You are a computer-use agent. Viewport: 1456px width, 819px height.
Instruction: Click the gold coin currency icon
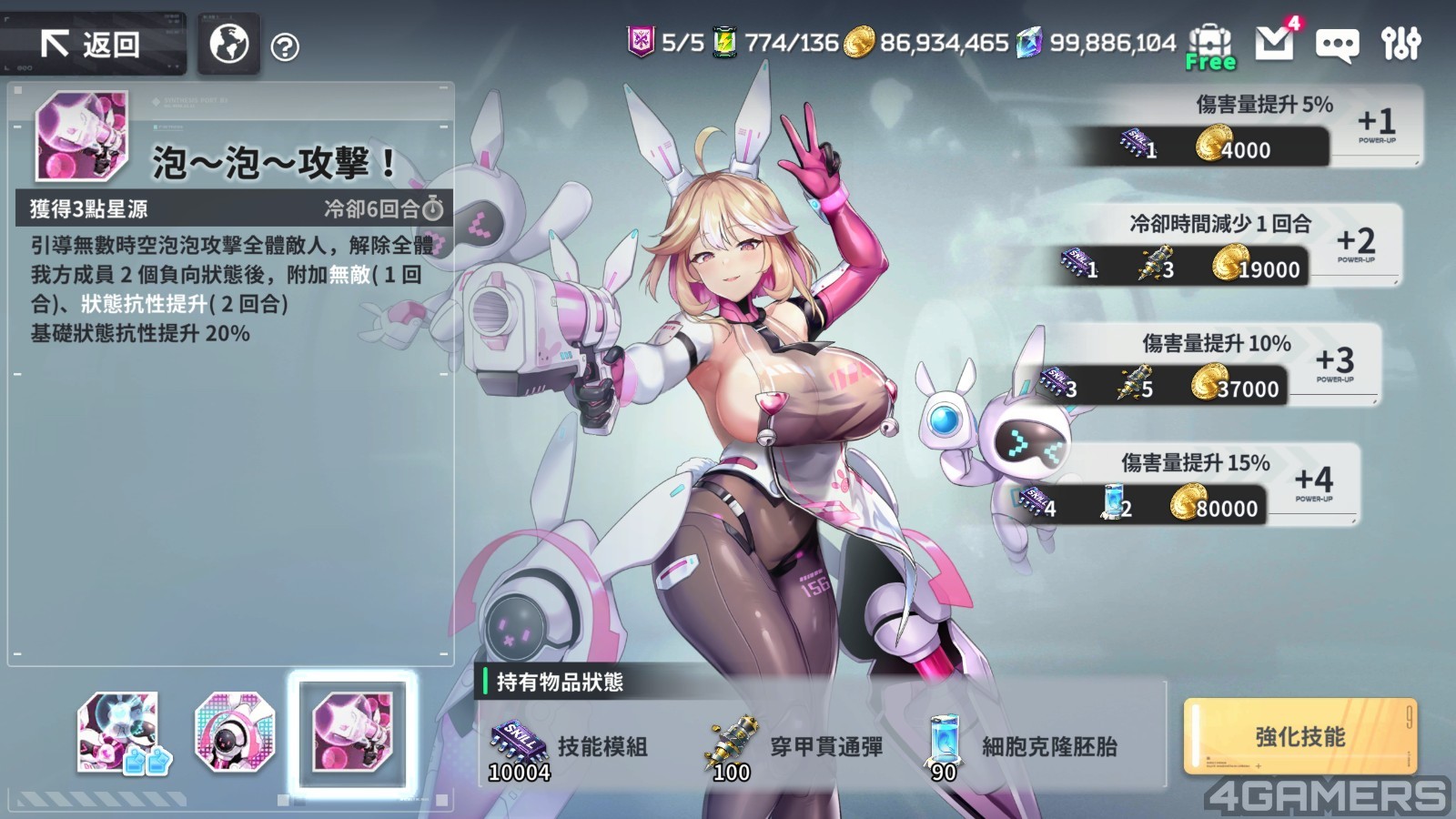[x=858, y=42]
